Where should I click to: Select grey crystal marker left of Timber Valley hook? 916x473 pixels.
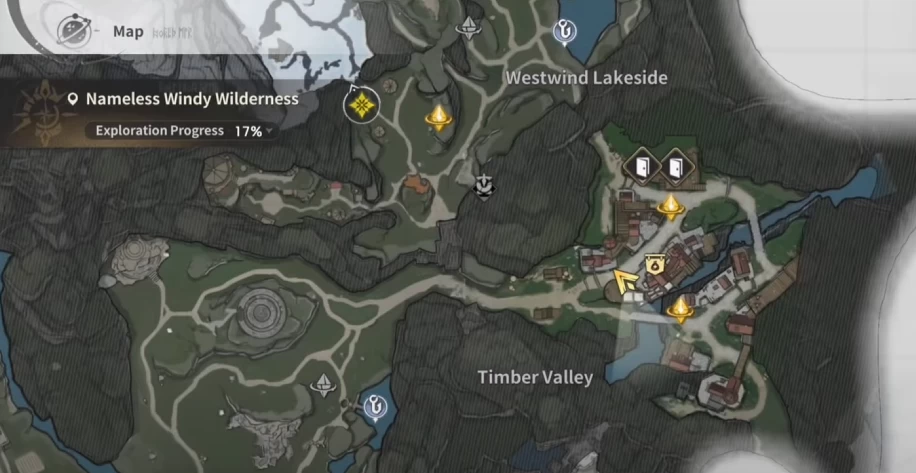[323, 385]
